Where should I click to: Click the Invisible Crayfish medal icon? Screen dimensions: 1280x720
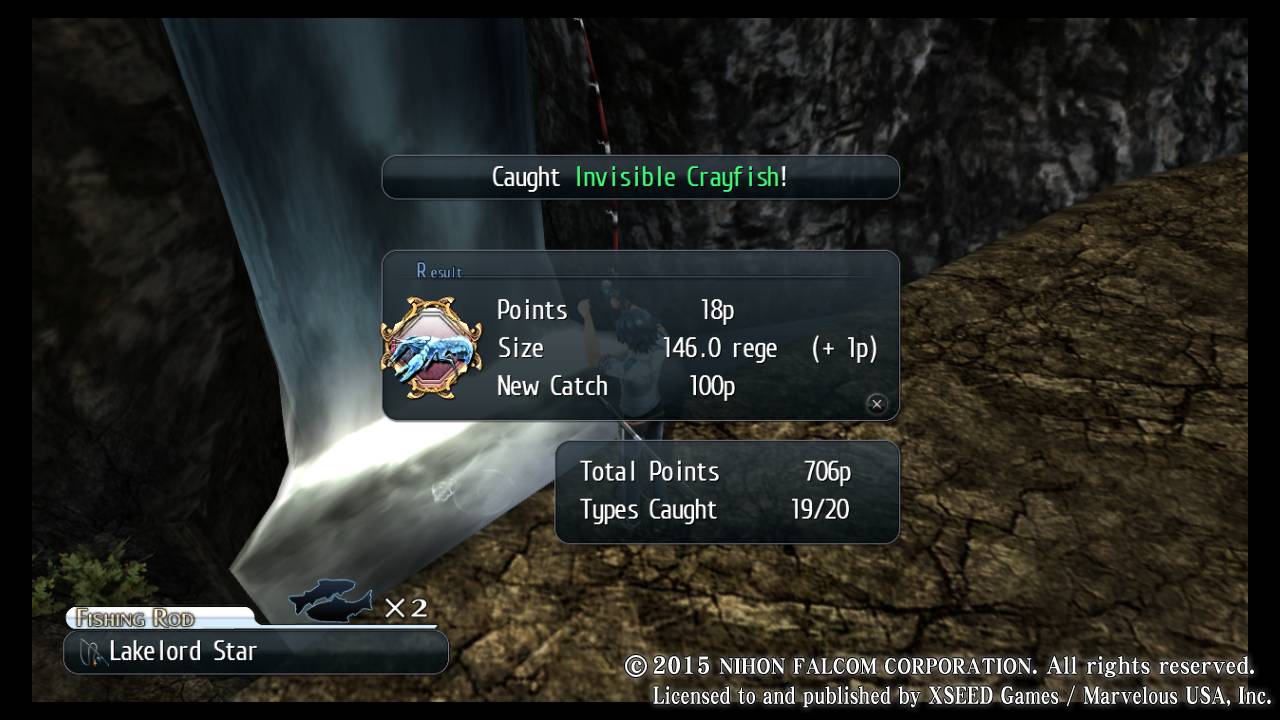point(431,348)
